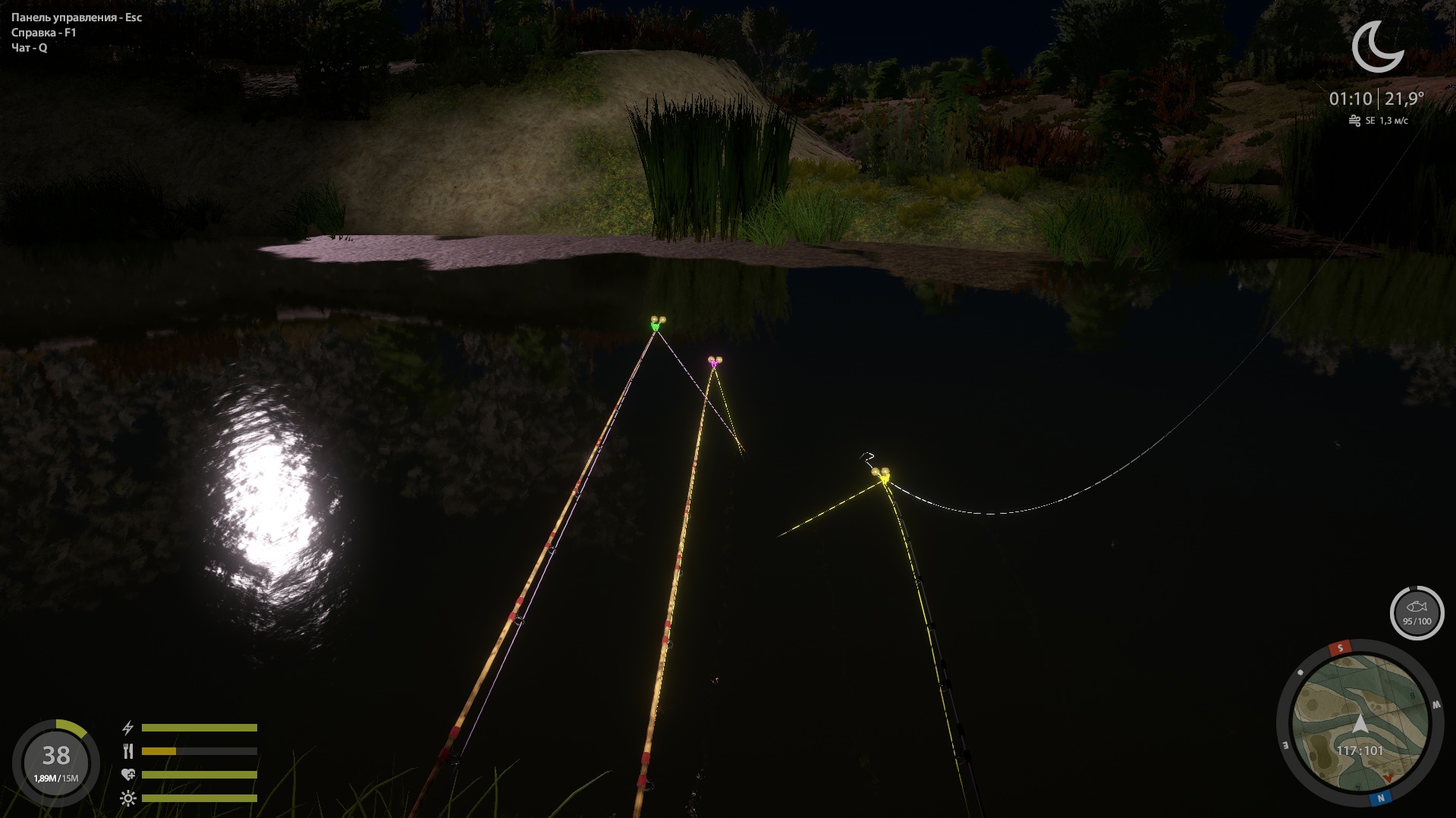Click the level 38 circle badge

click(56, 761)
